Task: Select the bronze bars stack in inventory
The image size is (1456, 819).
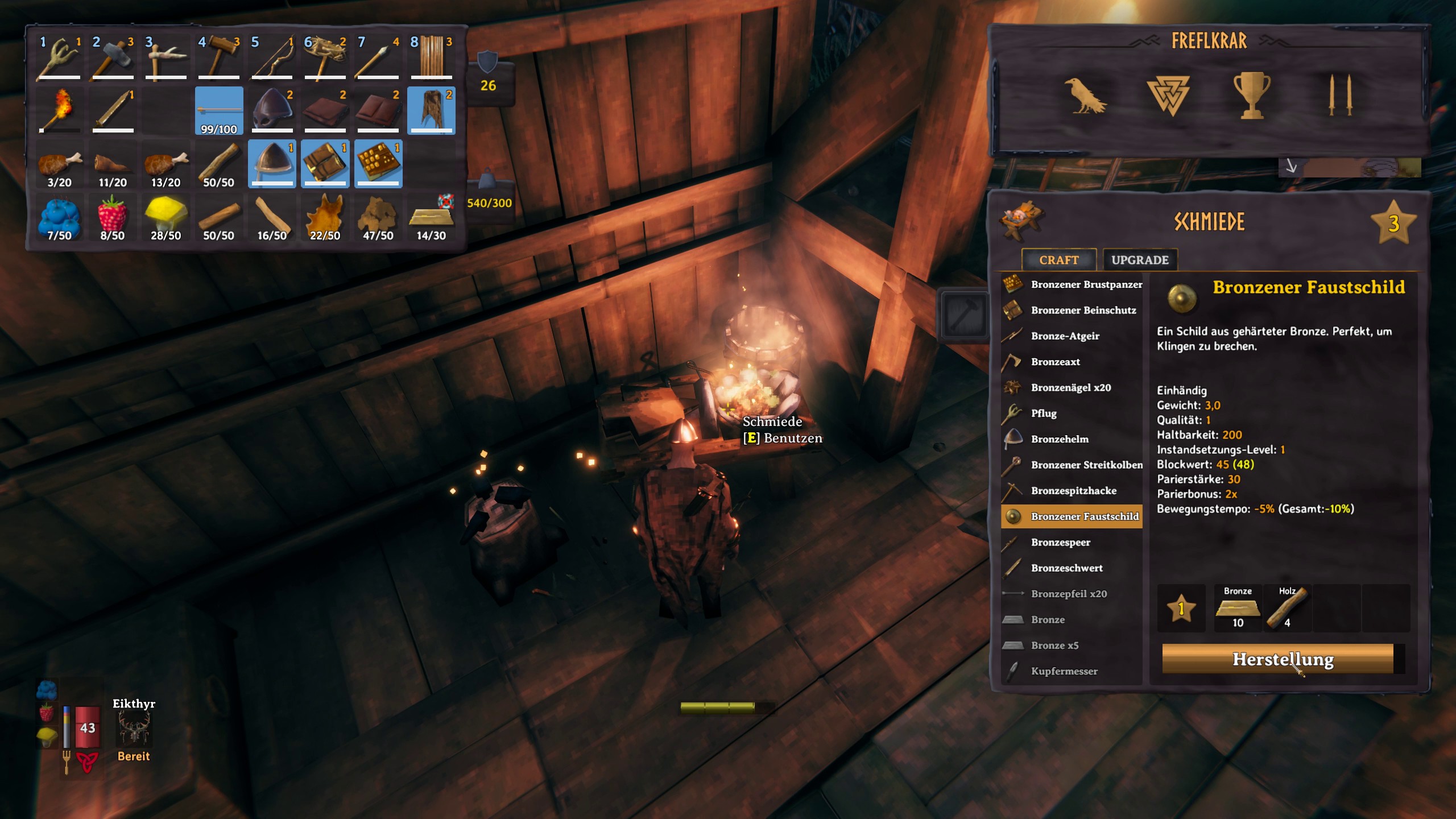Action: coord(431,218)
